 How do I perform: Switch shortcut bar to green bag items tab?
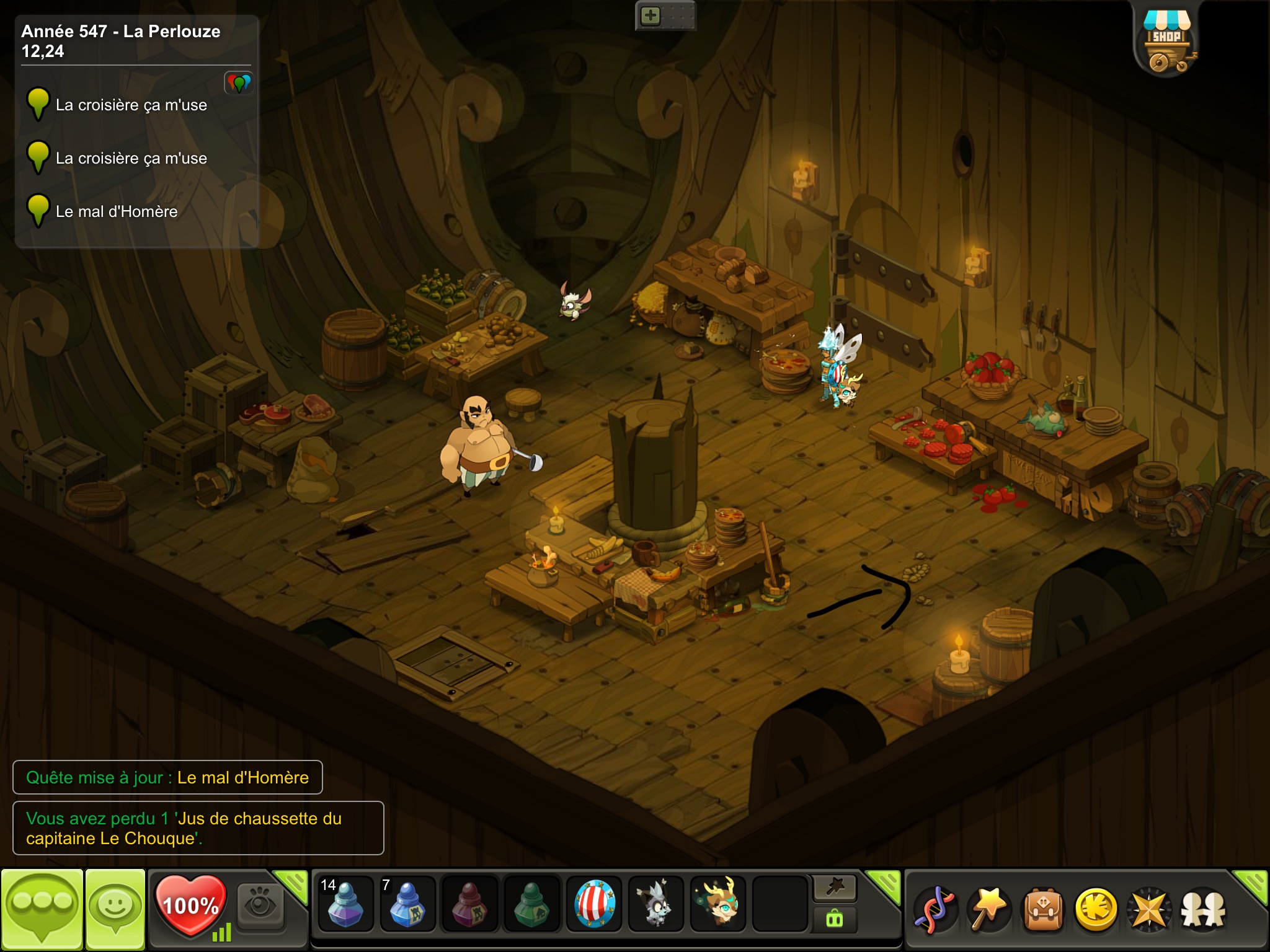coord(835,919)
